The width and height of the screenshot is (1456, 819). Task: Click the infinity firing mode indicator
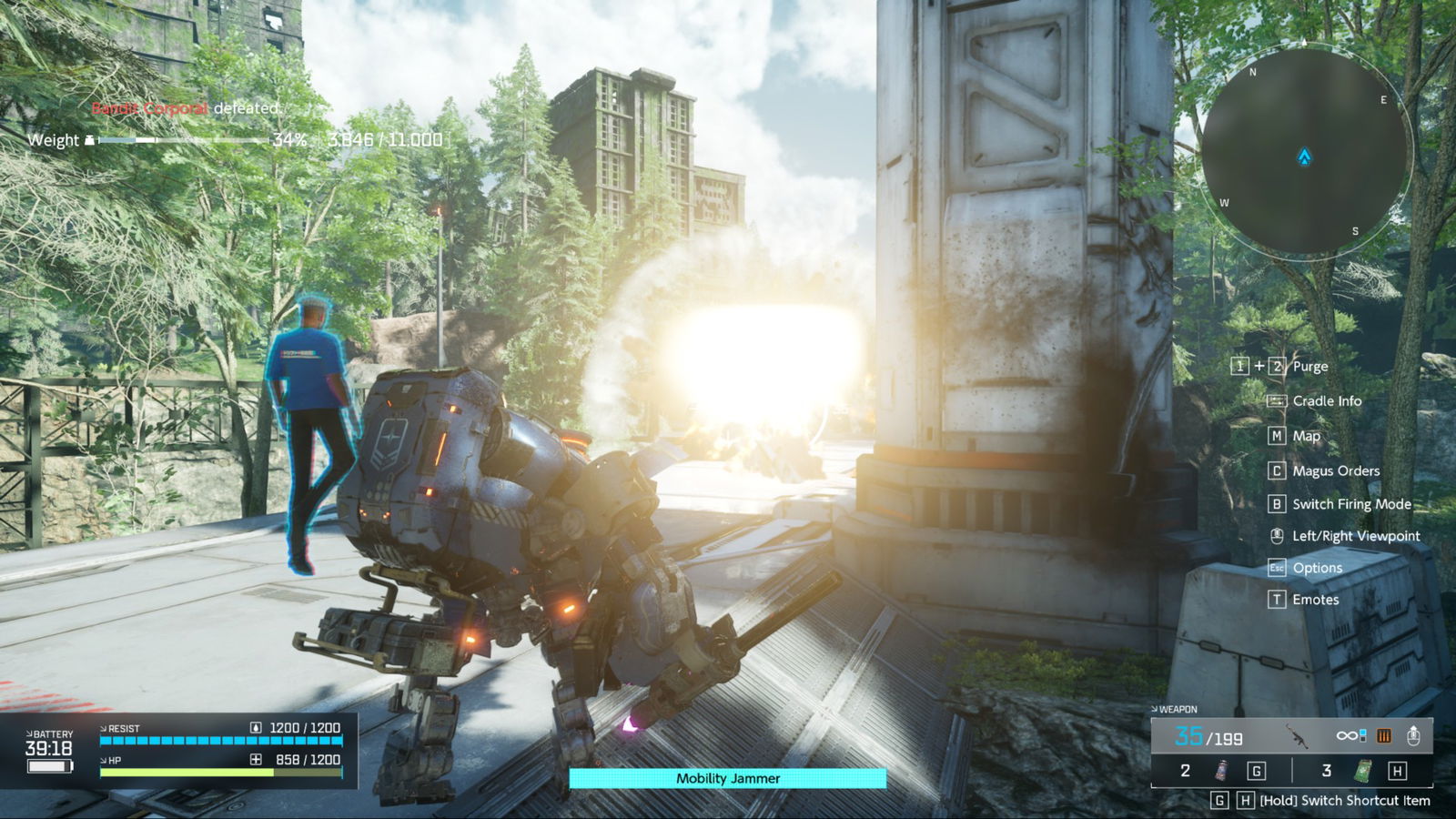coord(1350,735)
